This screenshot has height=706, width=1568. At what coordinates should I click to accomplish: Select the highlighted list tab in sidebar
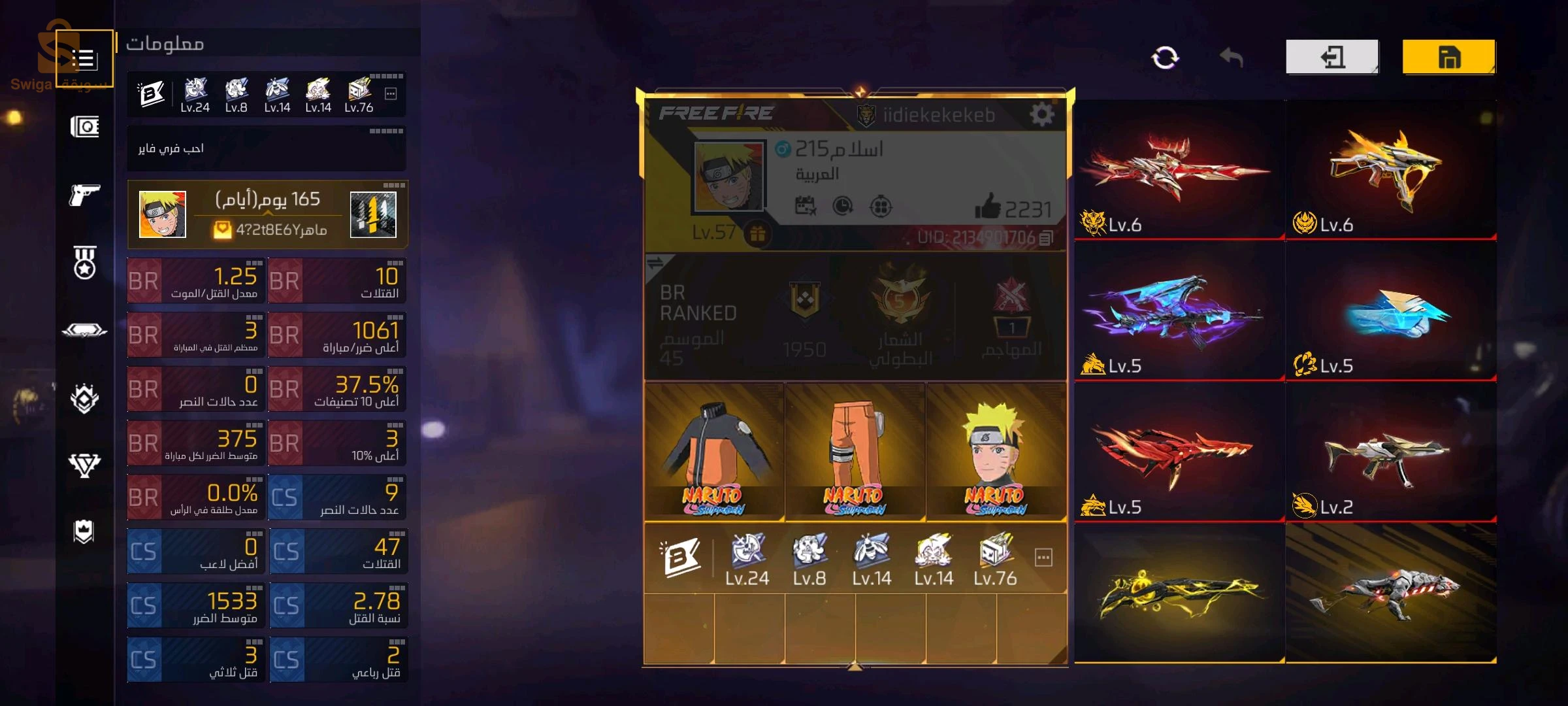point(84,59)
